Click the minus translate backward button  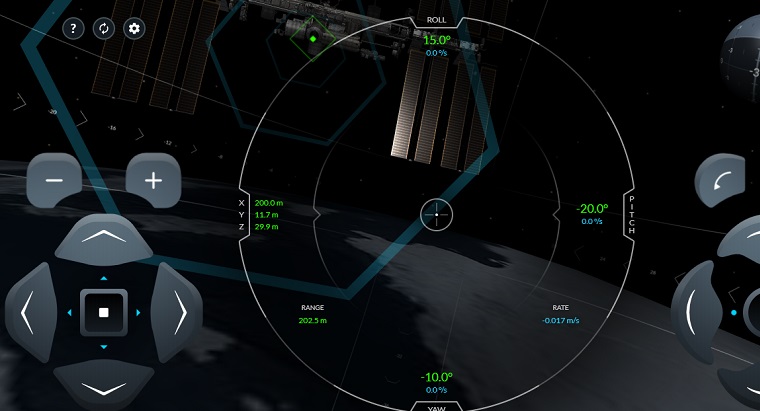coord(55,180)
